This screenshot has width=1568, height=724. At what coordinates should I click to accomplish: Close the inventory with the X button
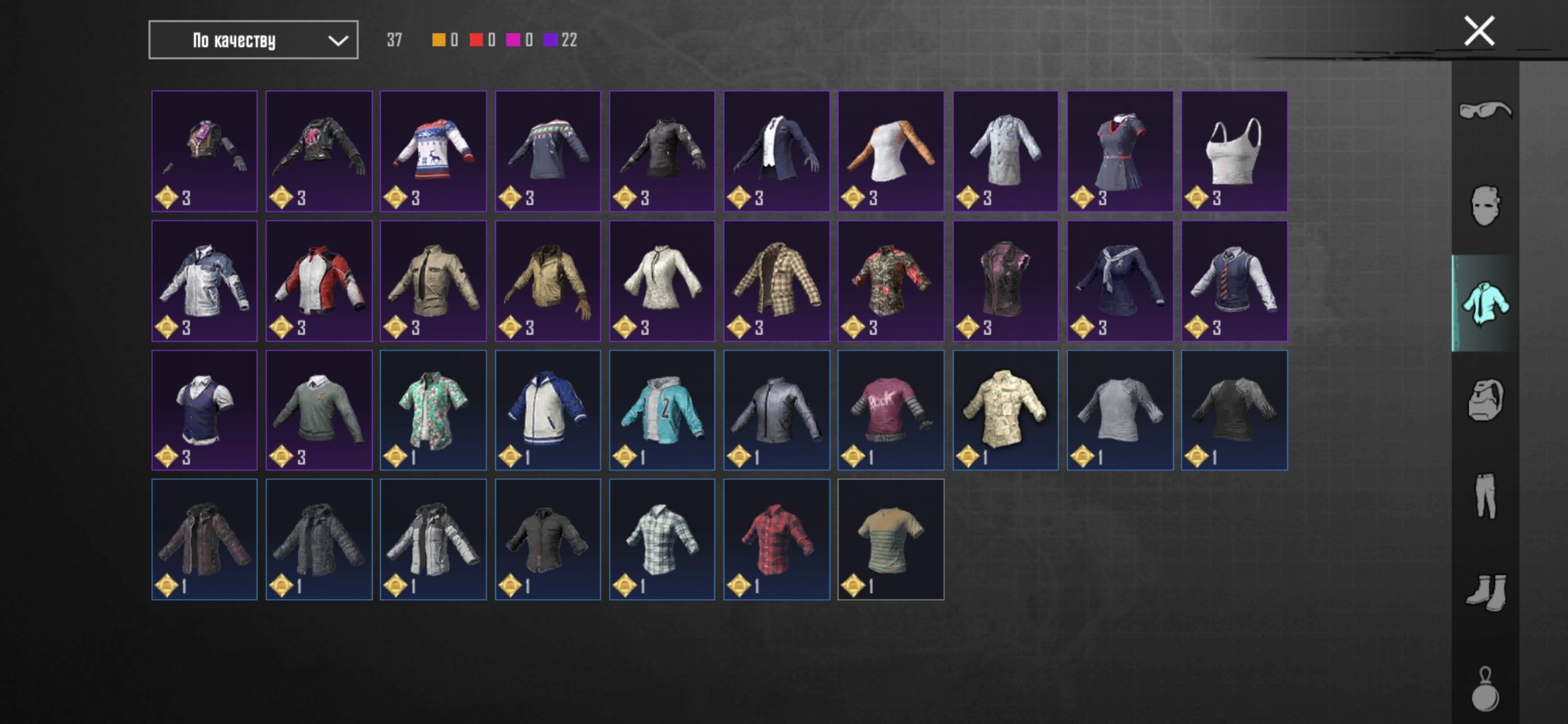pyautogui.click(x=1479, y=31)
